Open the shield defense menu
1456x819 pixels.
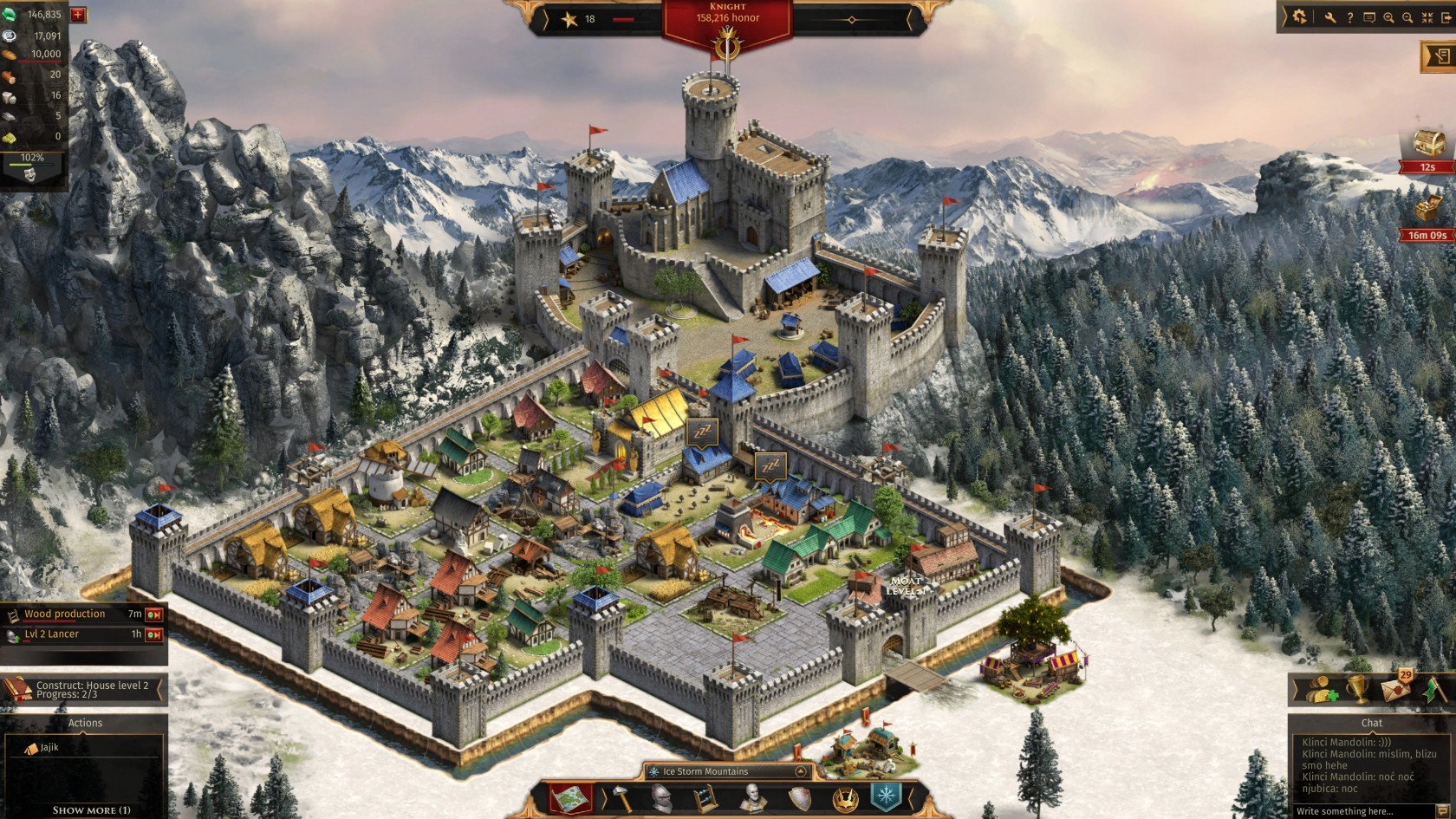coord(799,798)
